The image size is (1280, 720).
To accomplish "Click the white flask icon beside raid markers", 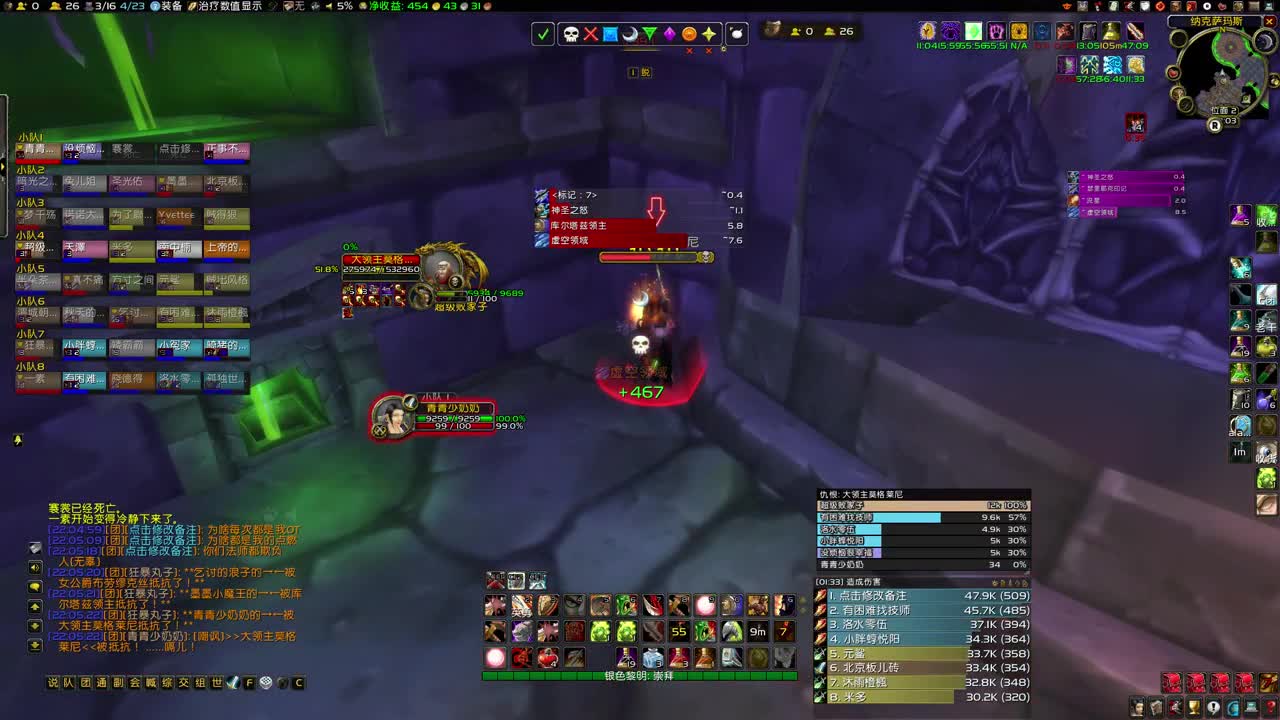I will point(735,33).
